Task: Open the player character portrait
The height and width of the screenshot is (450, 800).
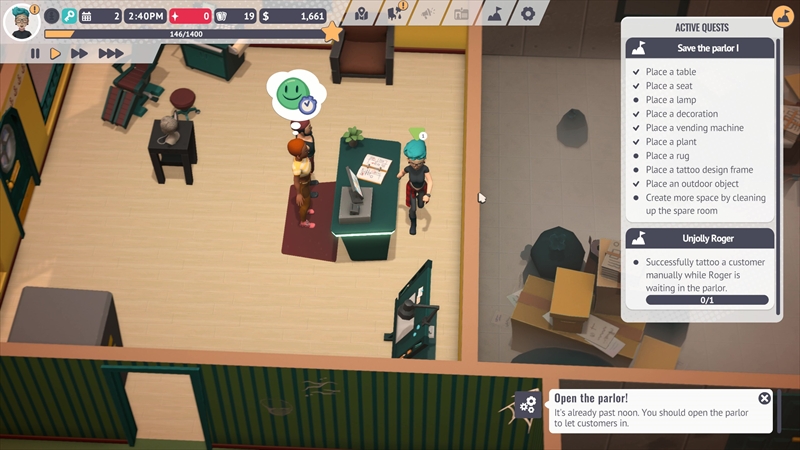Action: [x=21, y=21]
